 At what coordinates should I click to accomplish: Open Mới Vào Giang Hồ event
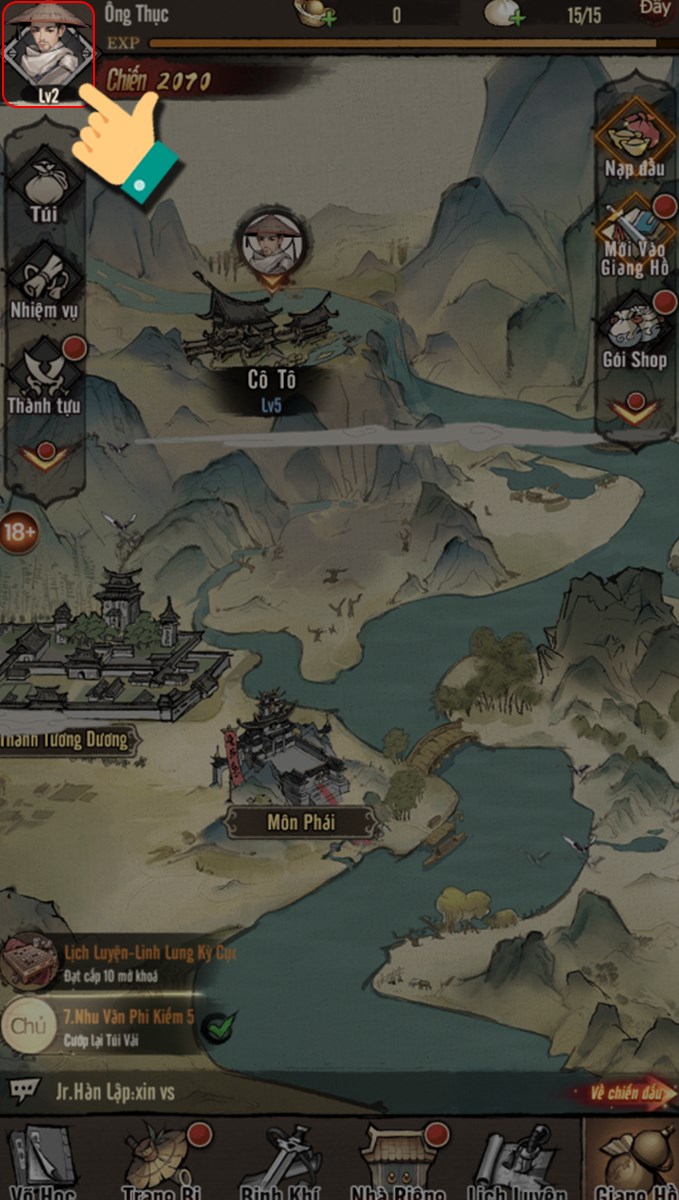[x=634, y=236]
